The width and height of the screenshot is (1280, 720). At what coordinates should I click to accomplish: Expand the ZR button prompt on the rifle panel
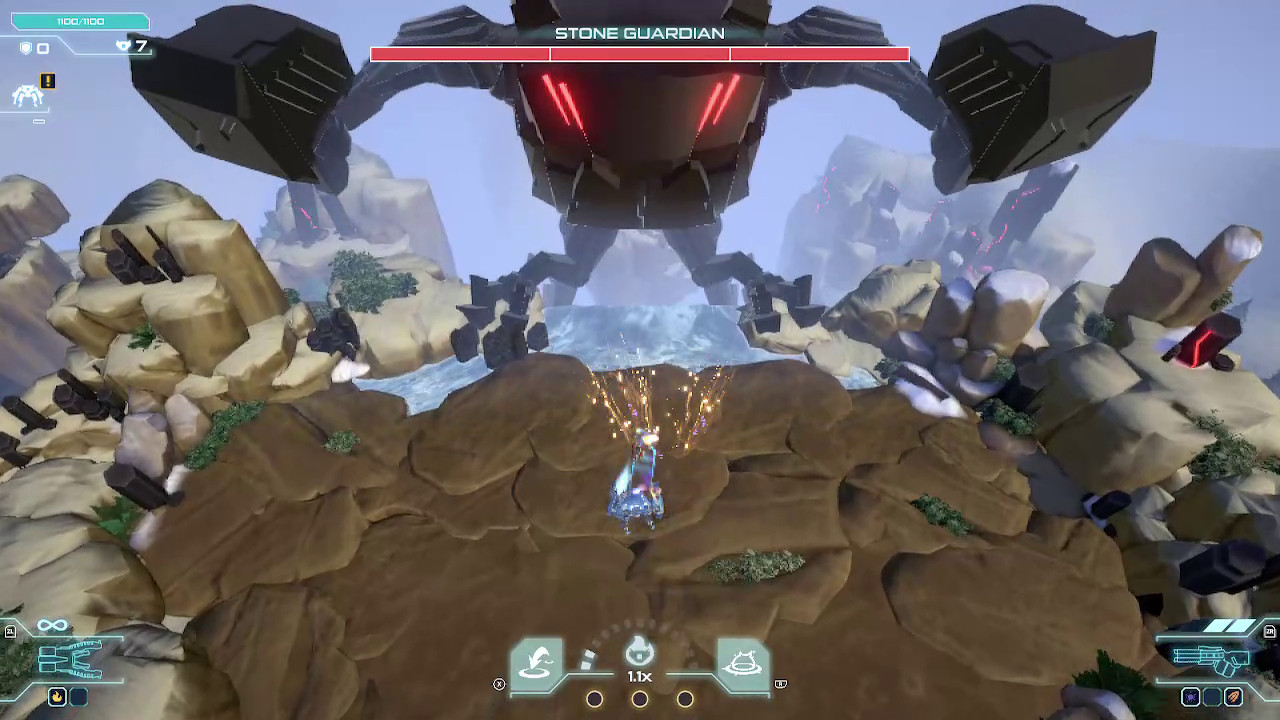click(1270, 631)
